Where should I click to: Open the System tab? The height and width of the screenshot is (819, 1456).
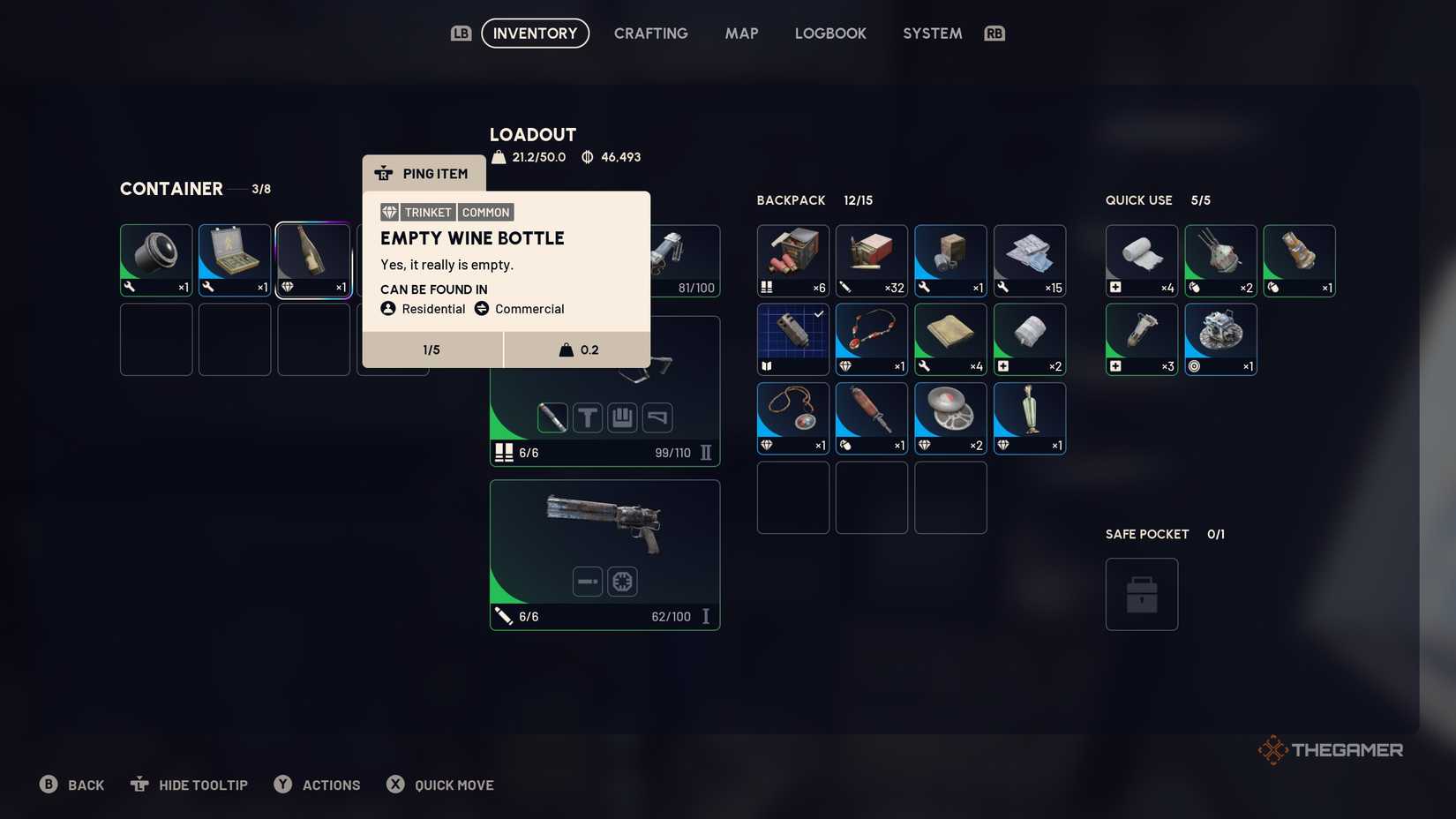932,34
